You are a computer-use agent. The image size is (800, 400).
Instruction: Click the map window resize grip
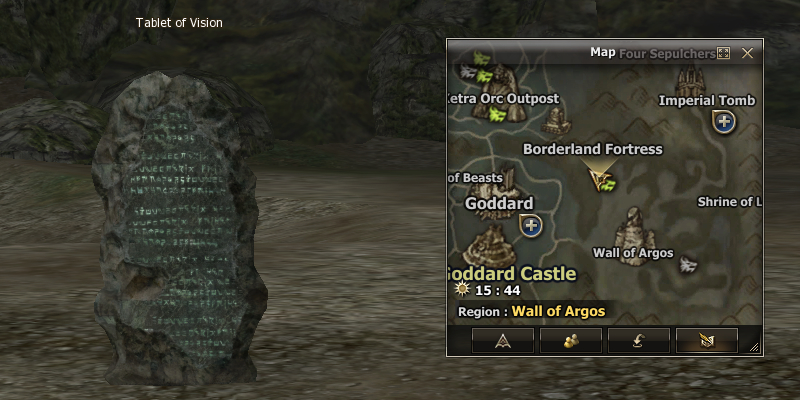[754, 348]
